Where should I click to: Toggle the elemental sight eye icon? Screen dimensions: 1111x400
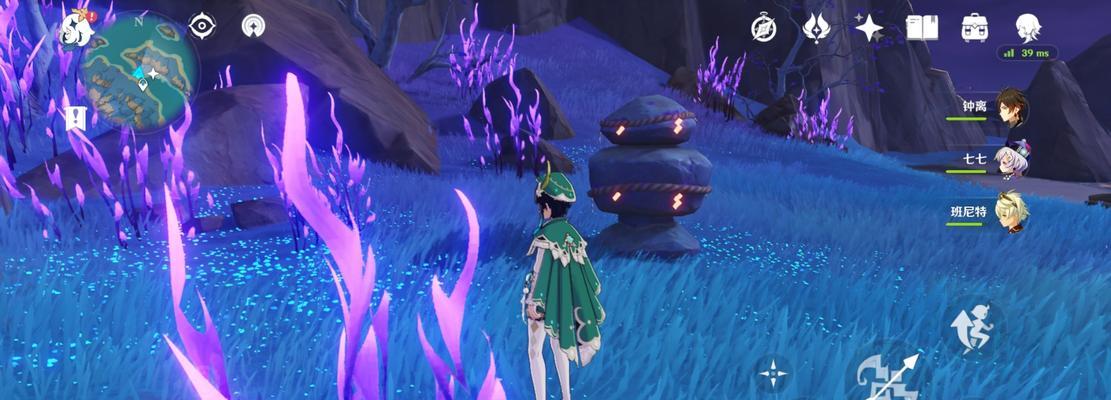(x=203, y=26)
